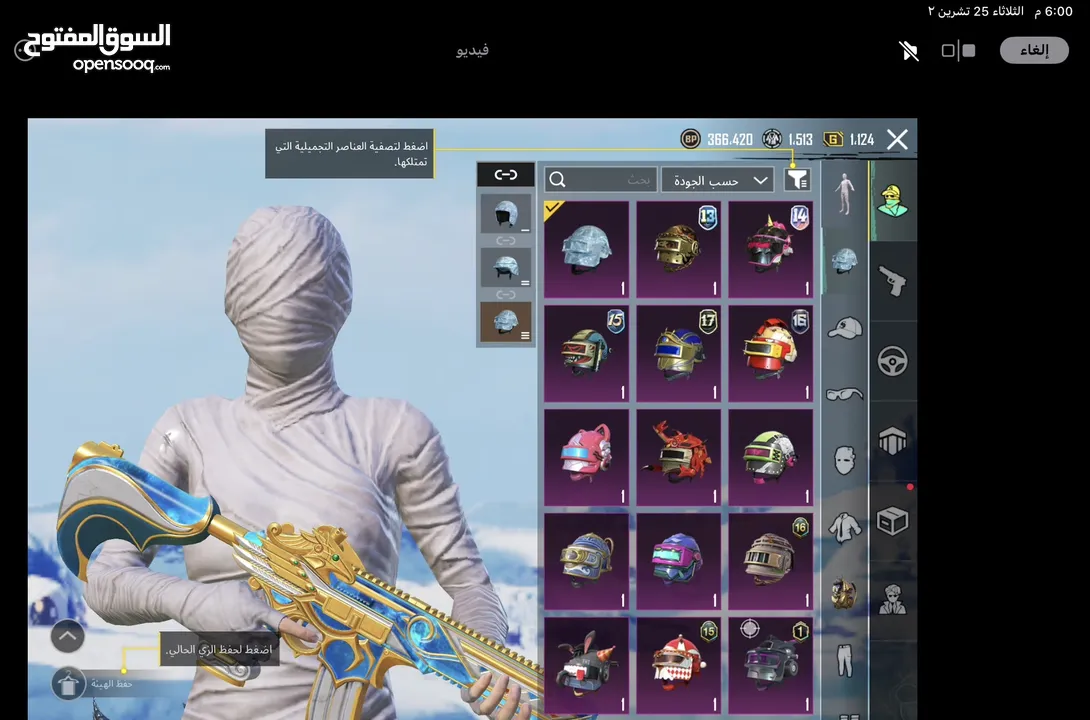Select the pink bunny-eared helmet

587,457
